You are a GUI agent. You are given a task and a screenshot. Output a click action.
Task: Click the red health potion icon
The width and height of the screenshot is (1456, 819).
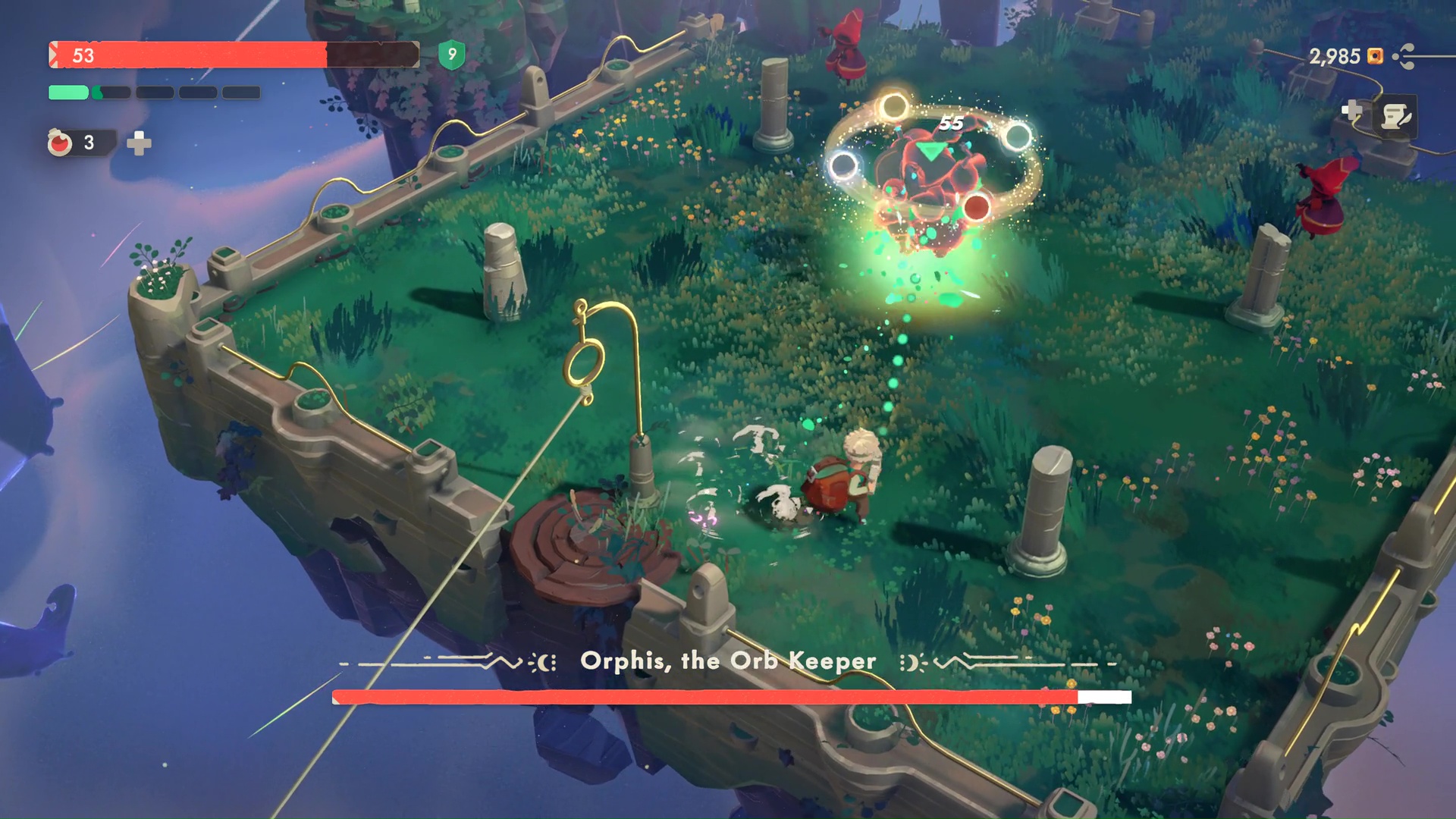coord(62,140)
